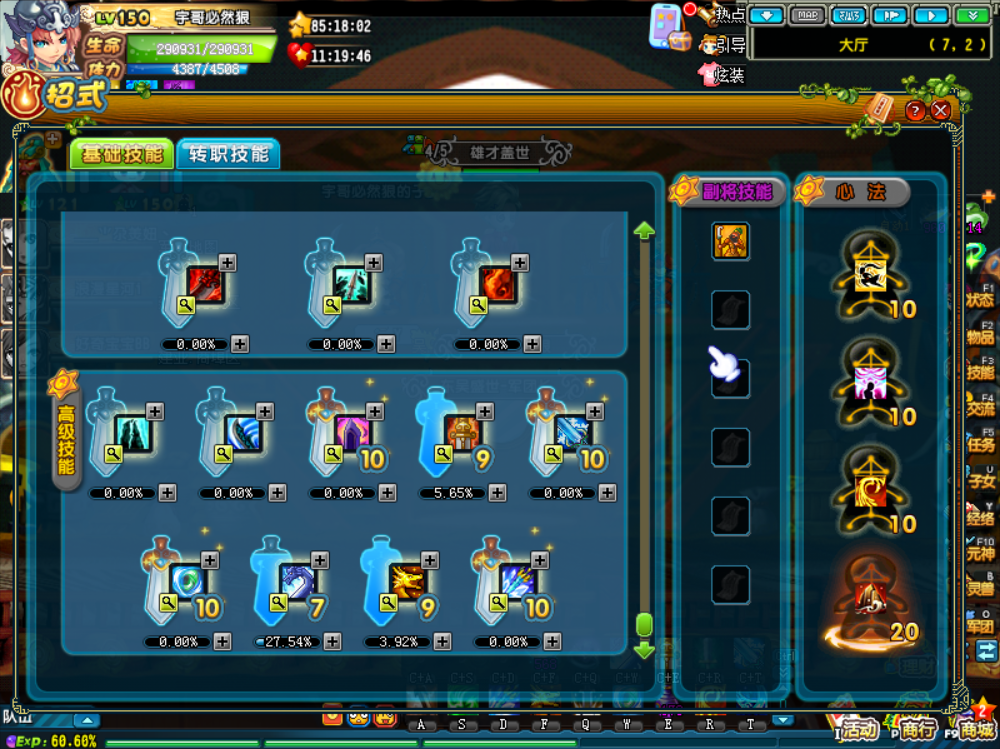Select the occupied 副将技能 slot

pyautogui.click(x=730, y=241)
